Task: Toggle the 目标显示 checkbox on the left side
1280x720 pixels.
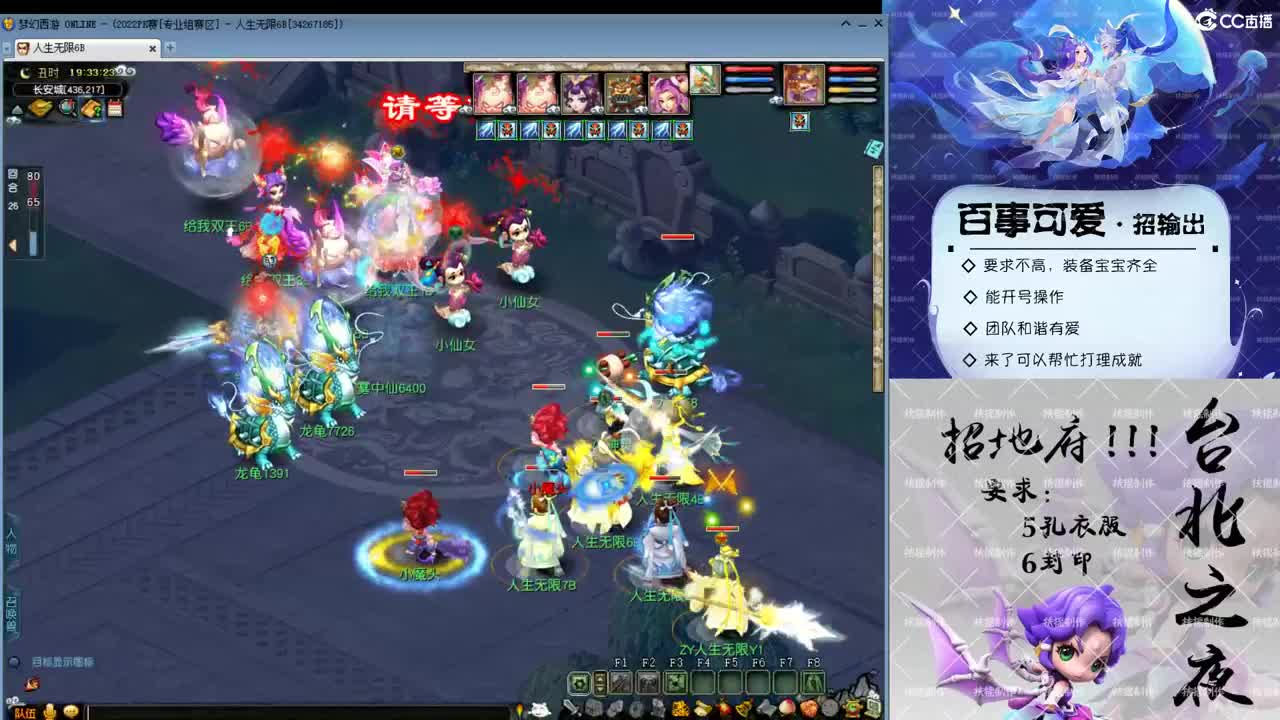Action: pyautogui.click(x=15, y=662)
